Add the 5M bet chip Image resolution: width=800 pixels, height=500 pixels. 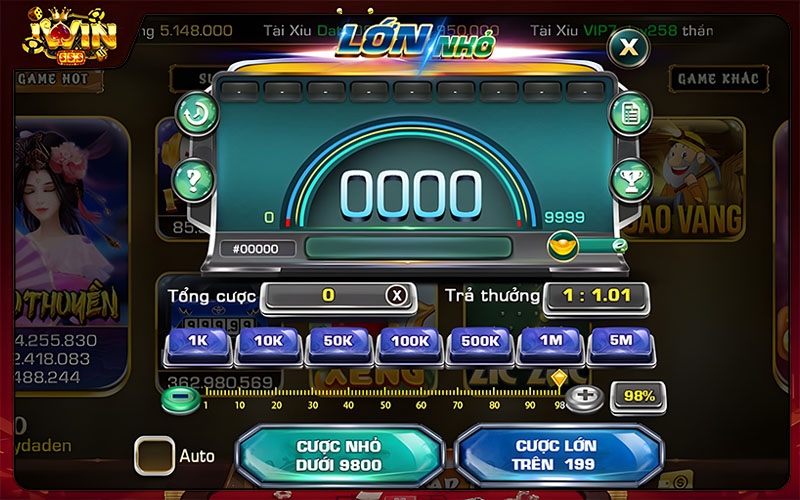[x=621, y=342]
